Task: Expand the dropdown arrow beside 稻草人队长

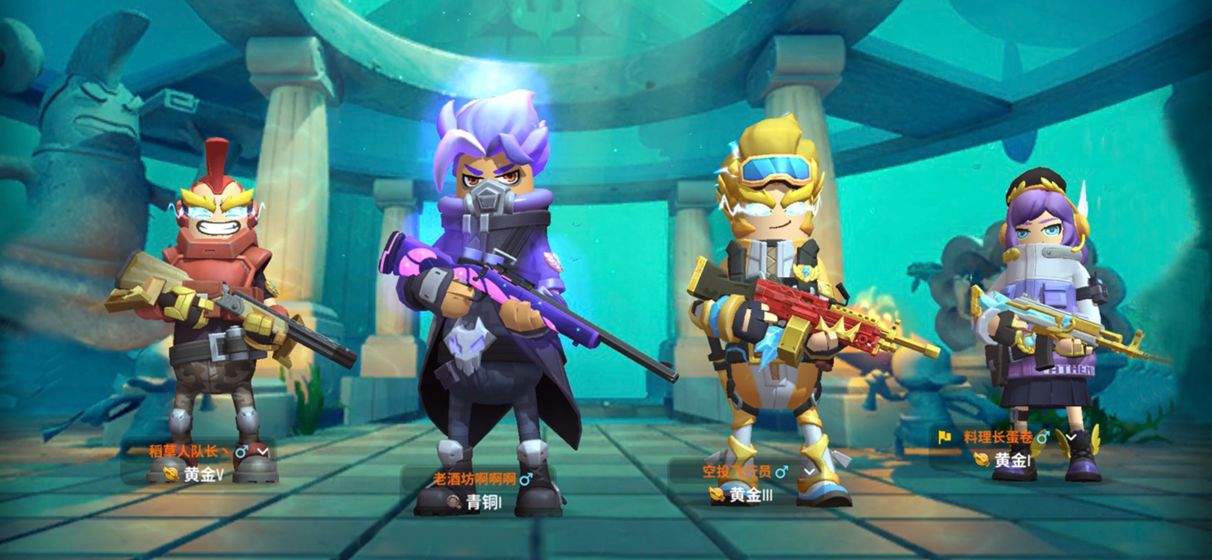Action: [x=263, y=452]
